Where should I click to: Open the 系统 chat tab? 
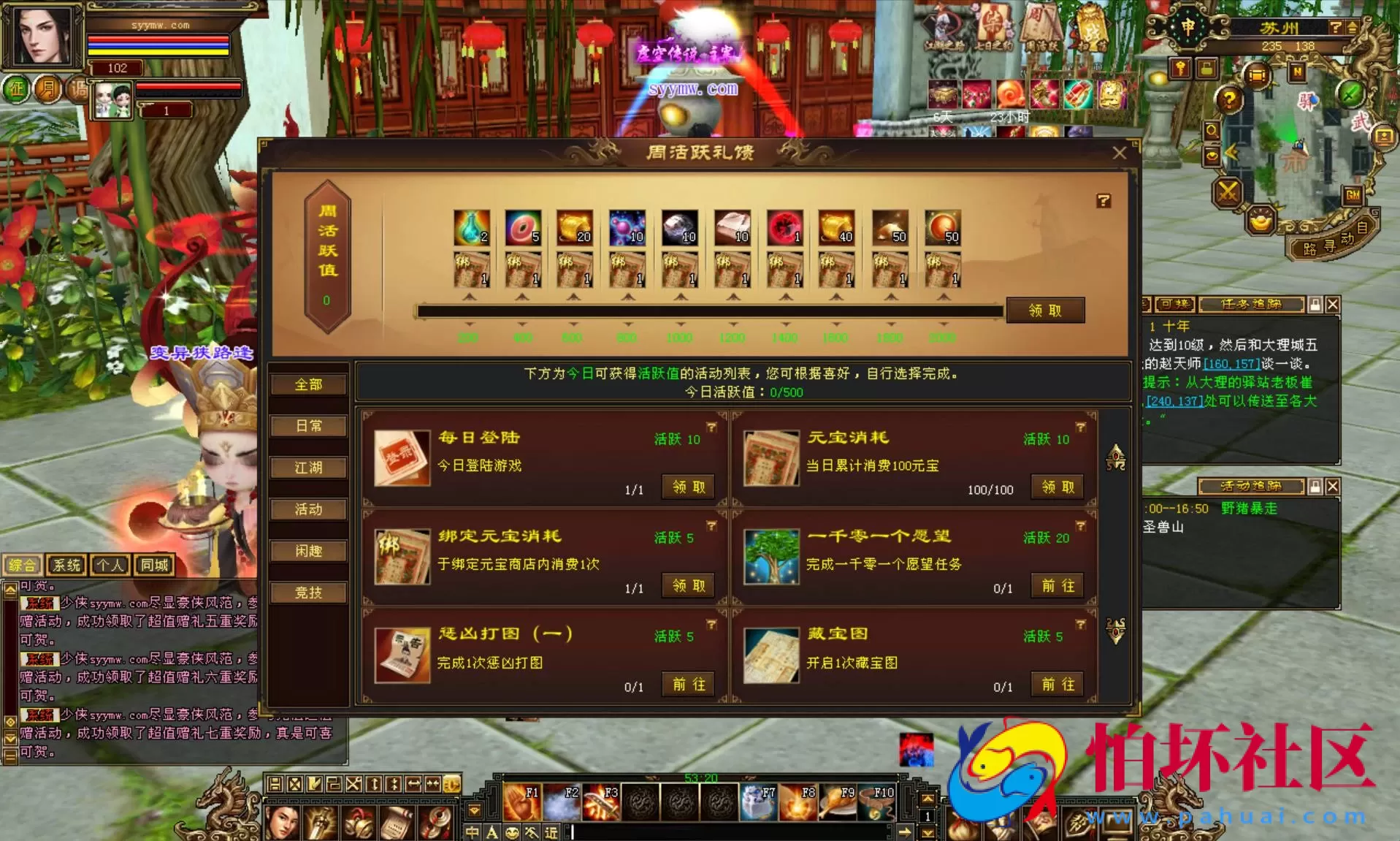pos(66,564)
